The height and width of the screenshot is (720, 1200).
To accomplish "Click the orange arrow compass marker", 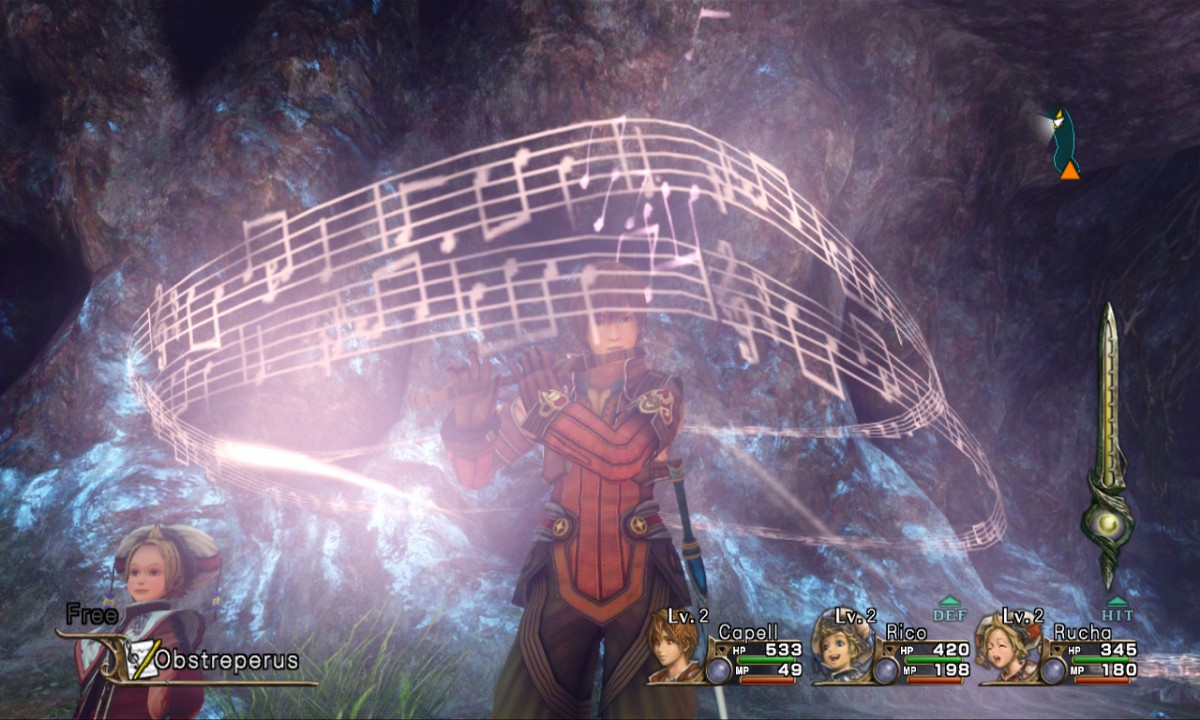I will point(1069,171).
